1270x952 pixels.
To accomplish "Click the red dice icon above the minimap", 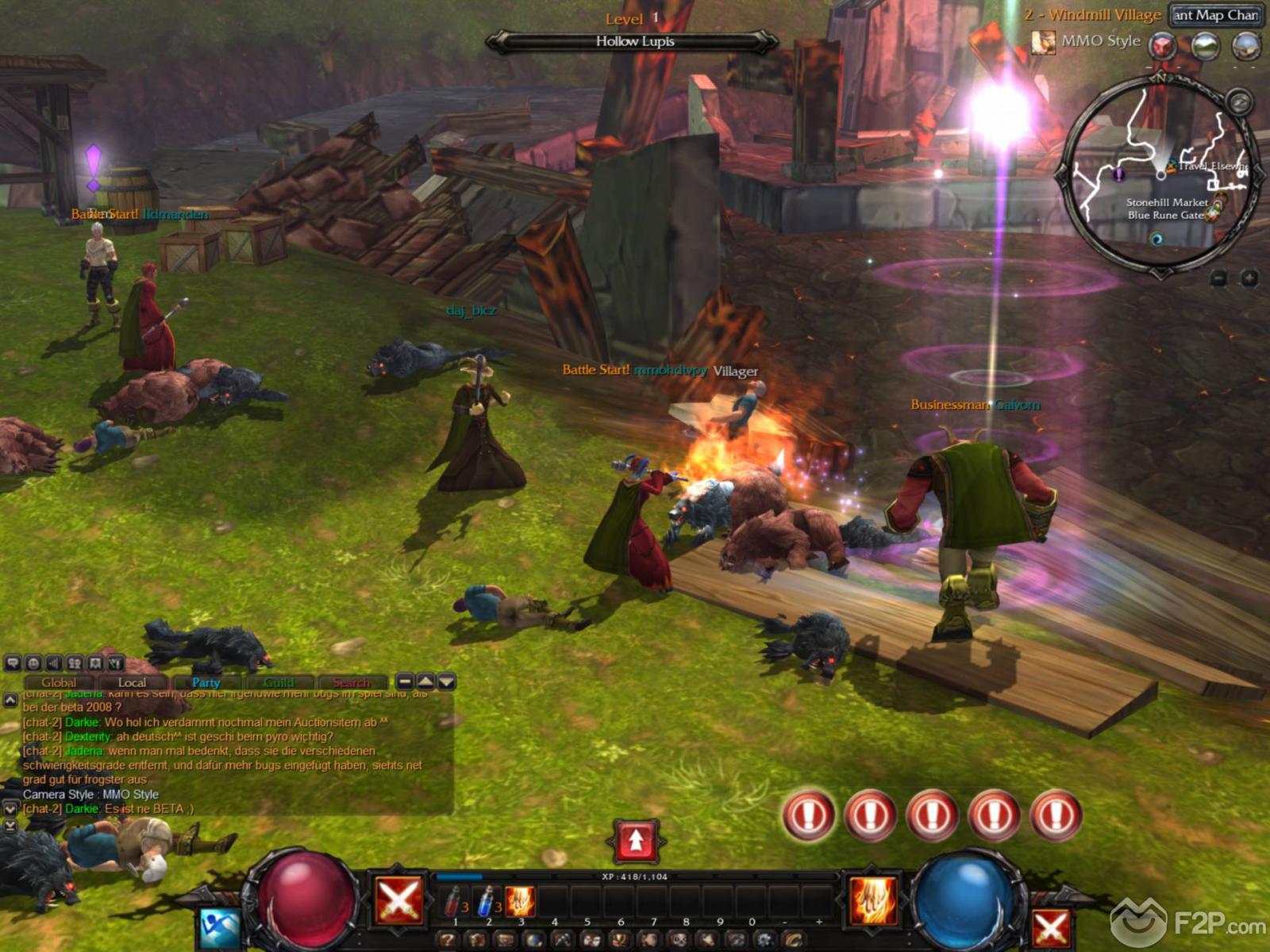I will pos(1164,45).
